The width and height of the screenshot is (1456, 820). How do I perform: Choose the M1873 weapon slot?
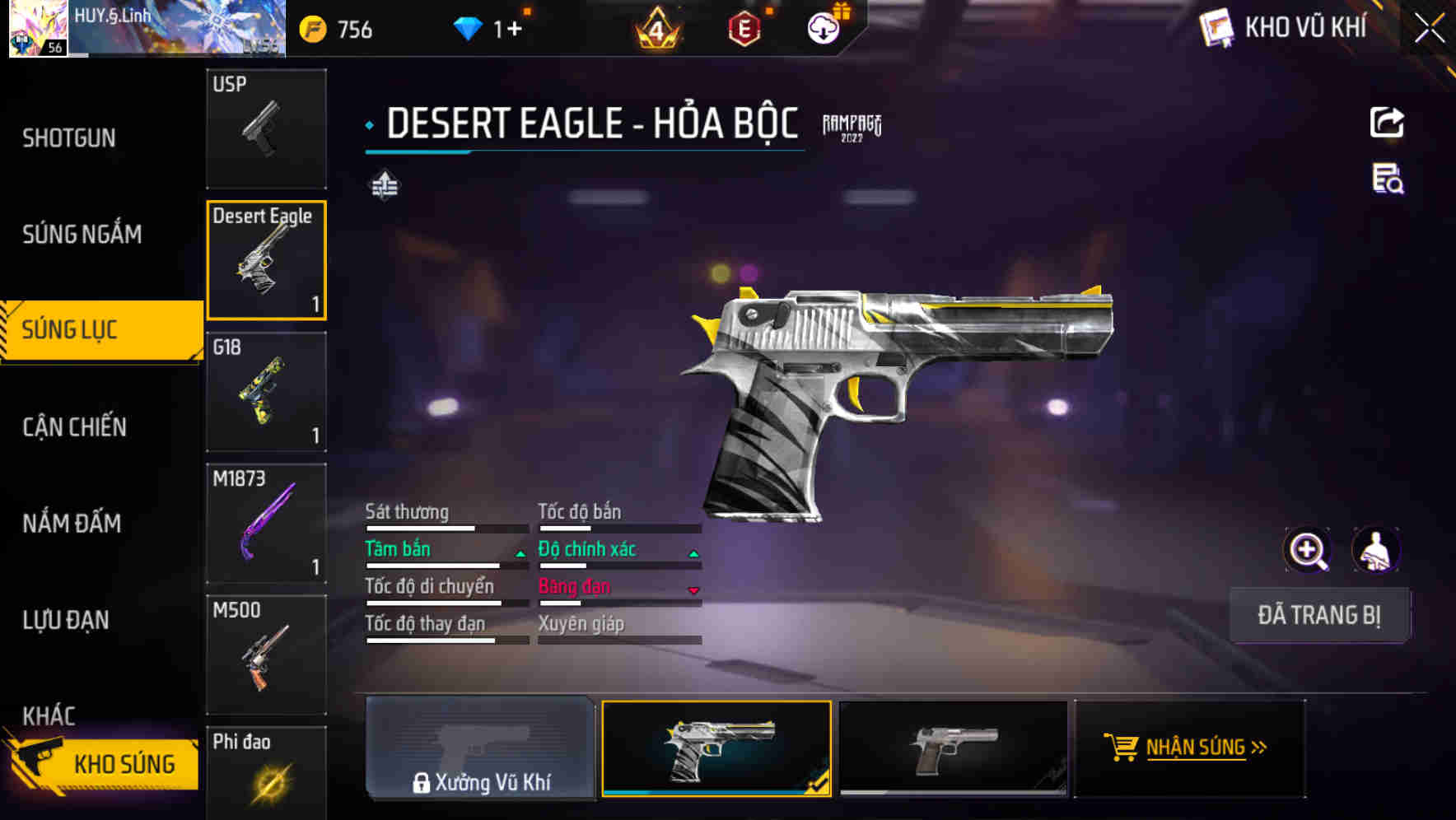(266, 524)
